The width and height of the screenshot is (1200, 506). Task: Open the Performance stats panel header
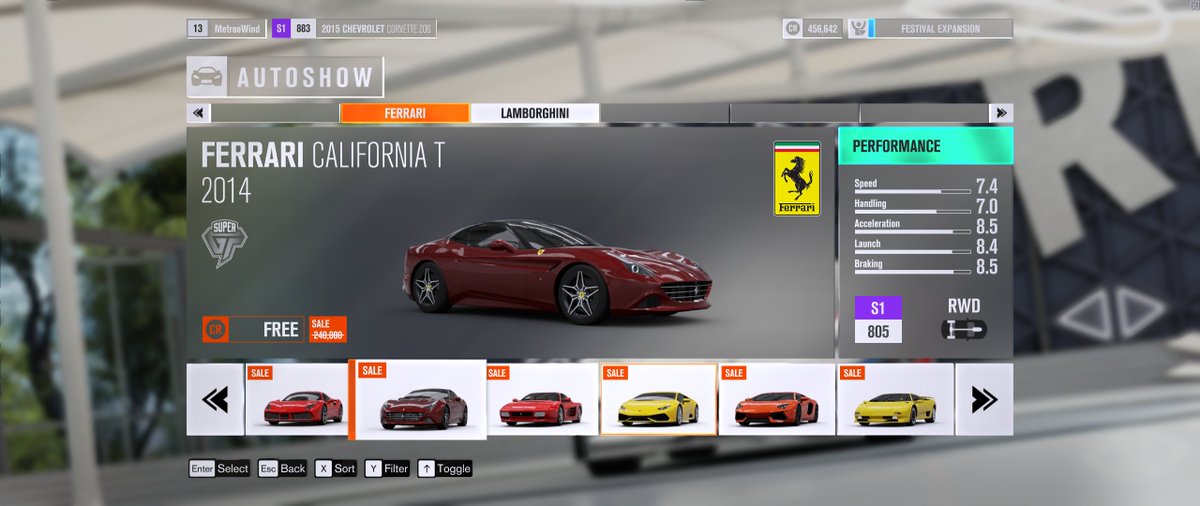pyautogui.click(x=925, y=146)
